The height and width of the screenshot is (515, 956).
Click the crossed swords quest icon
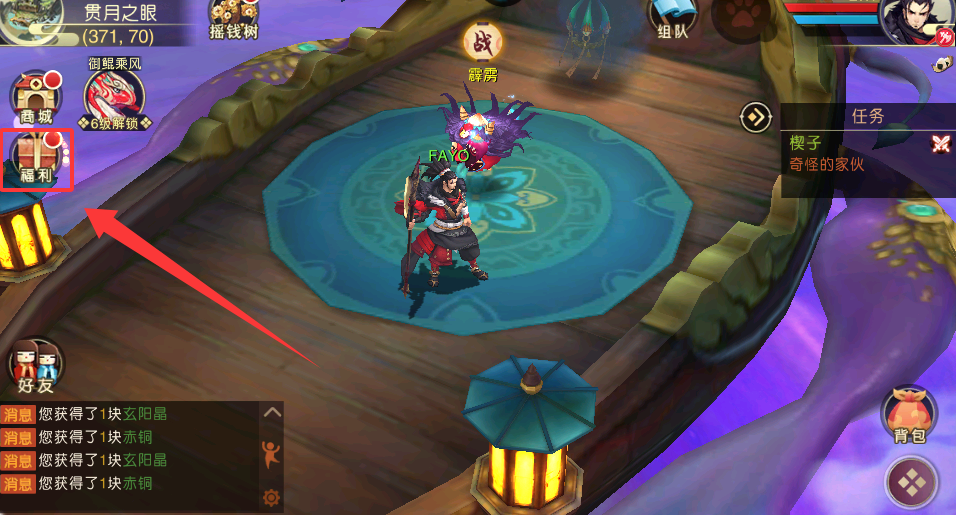(x=940, y=144)
